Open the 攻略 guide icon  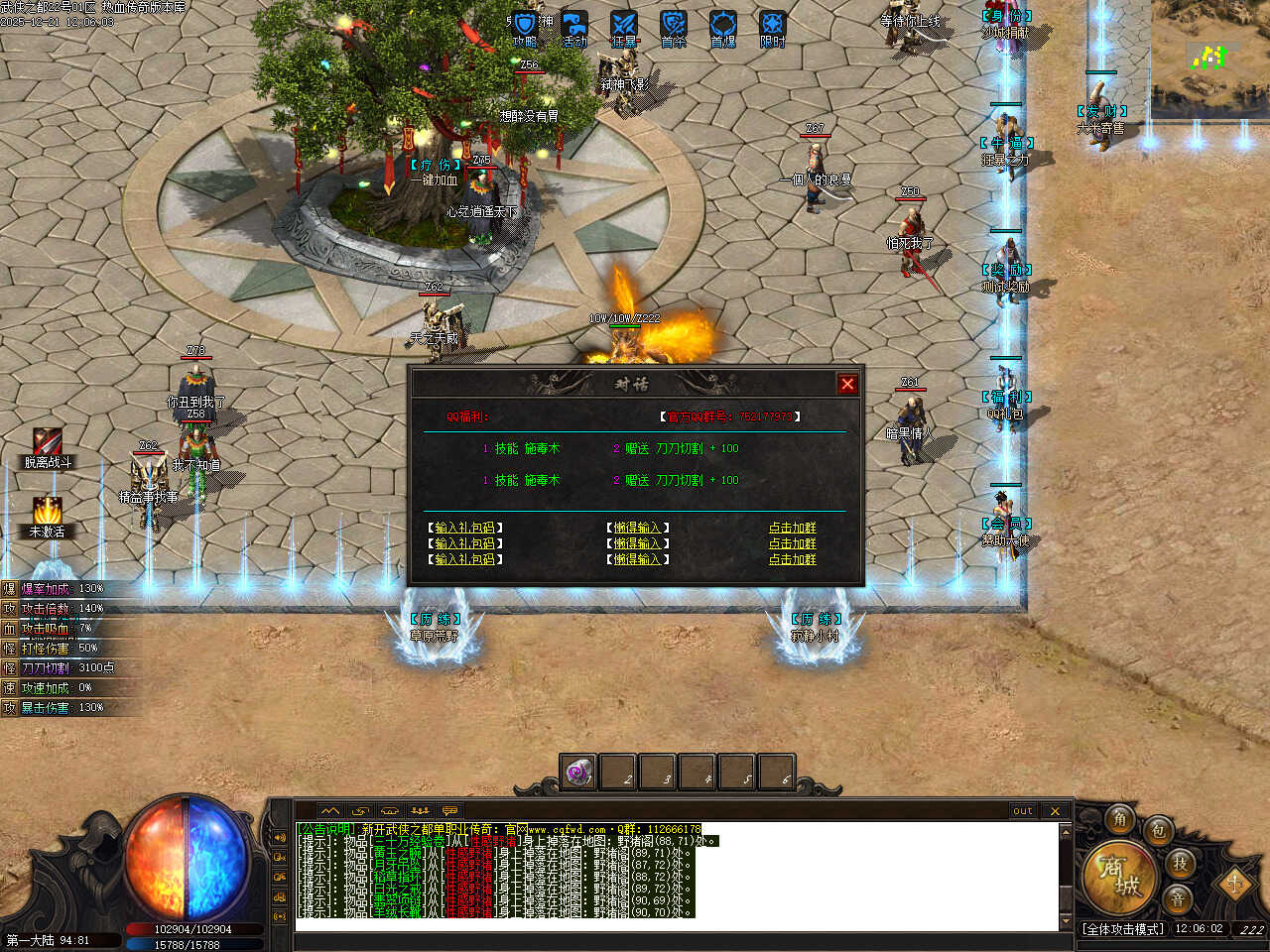[525, 26]
